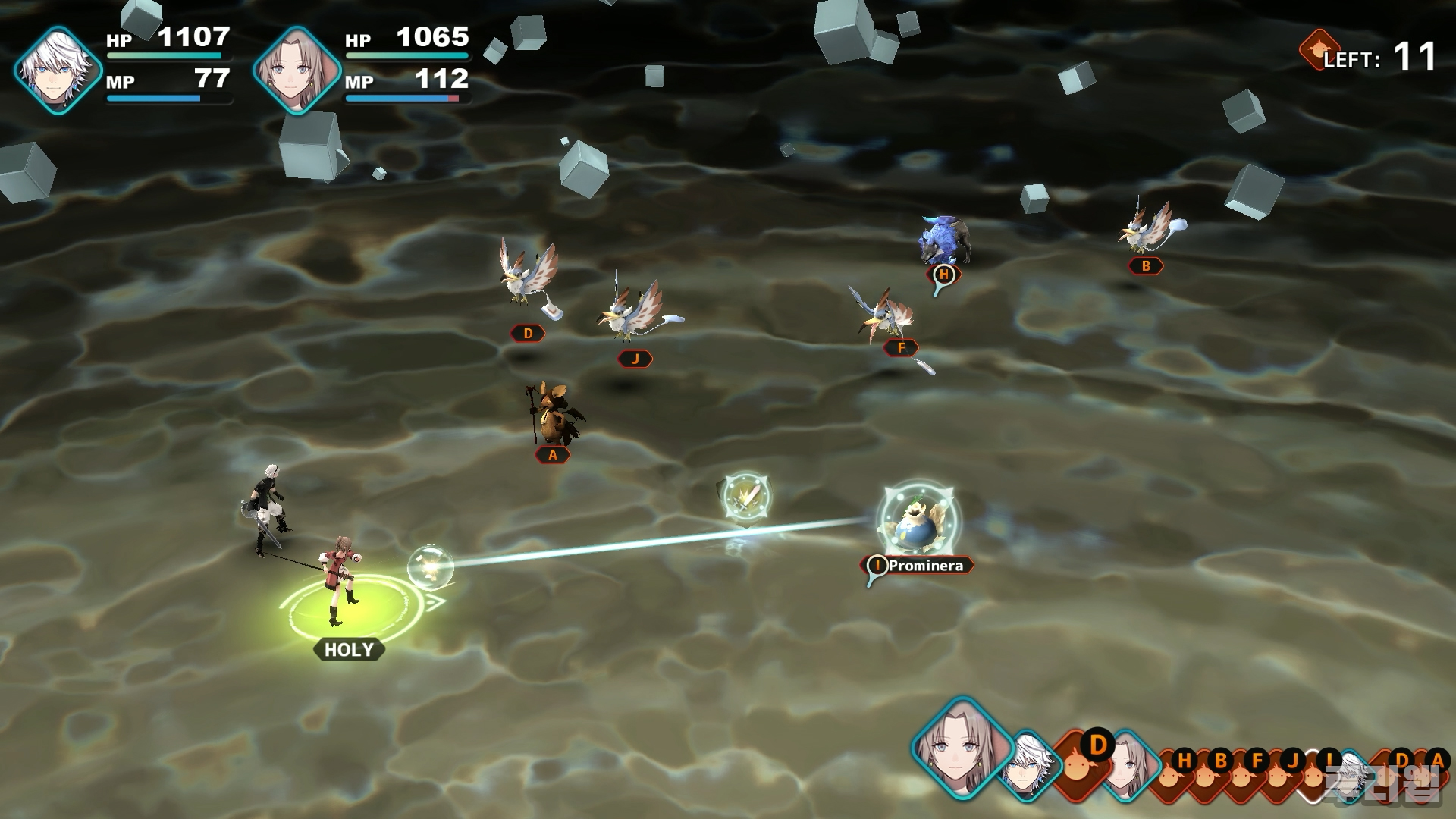Target enemy marker D

(528, 333)
